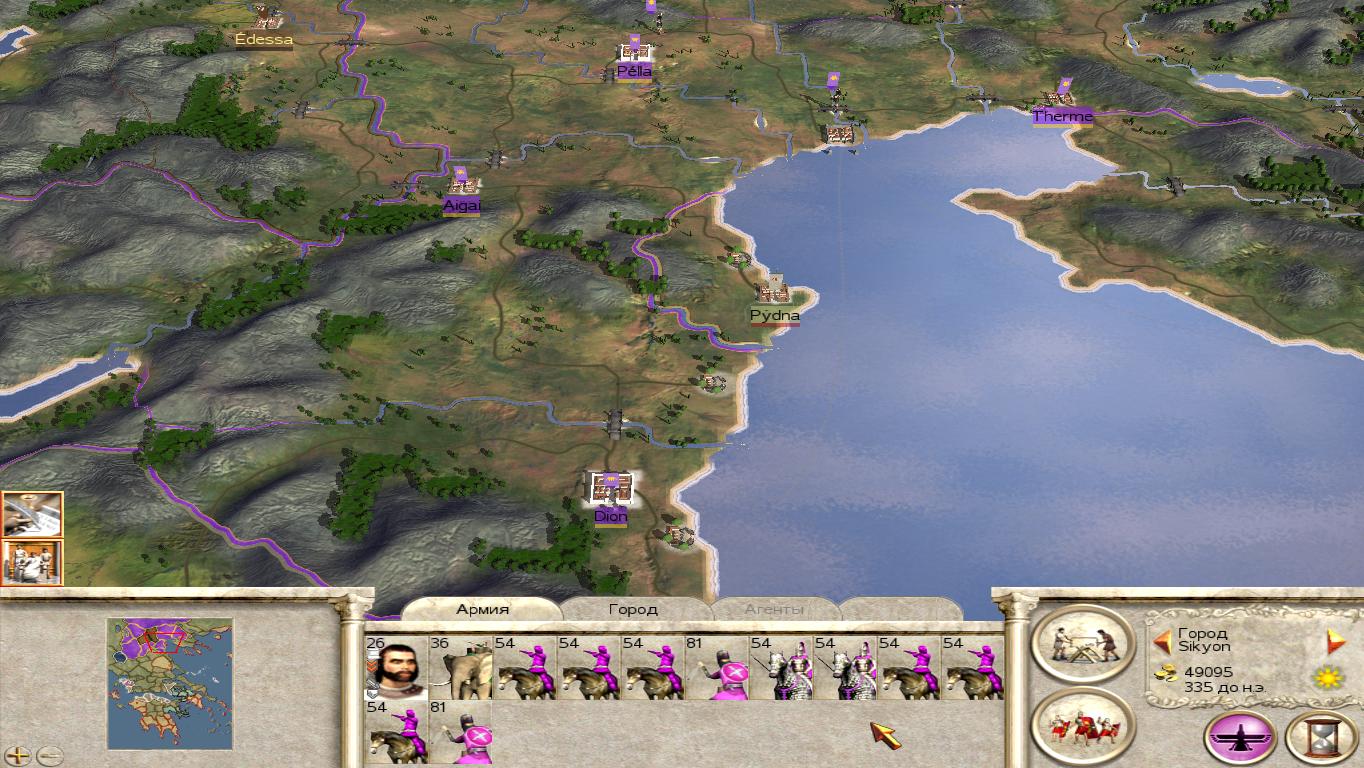Image resolution: width=1364 pixels, height=768 pixels.
Task: Open the event message showing a writing hand
Action: (32, 514)
